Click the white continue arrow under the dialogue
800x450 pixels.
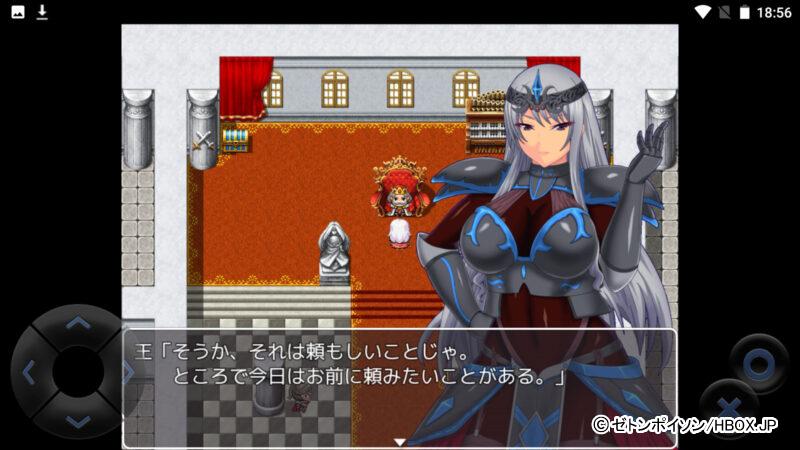pyautogui.click(x=399, y=441)
